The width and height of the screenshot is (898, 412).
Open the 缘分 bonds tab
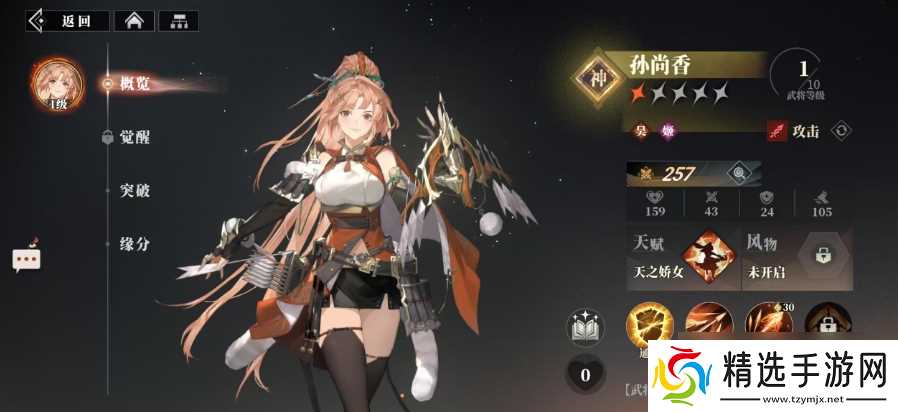[134, 243]
